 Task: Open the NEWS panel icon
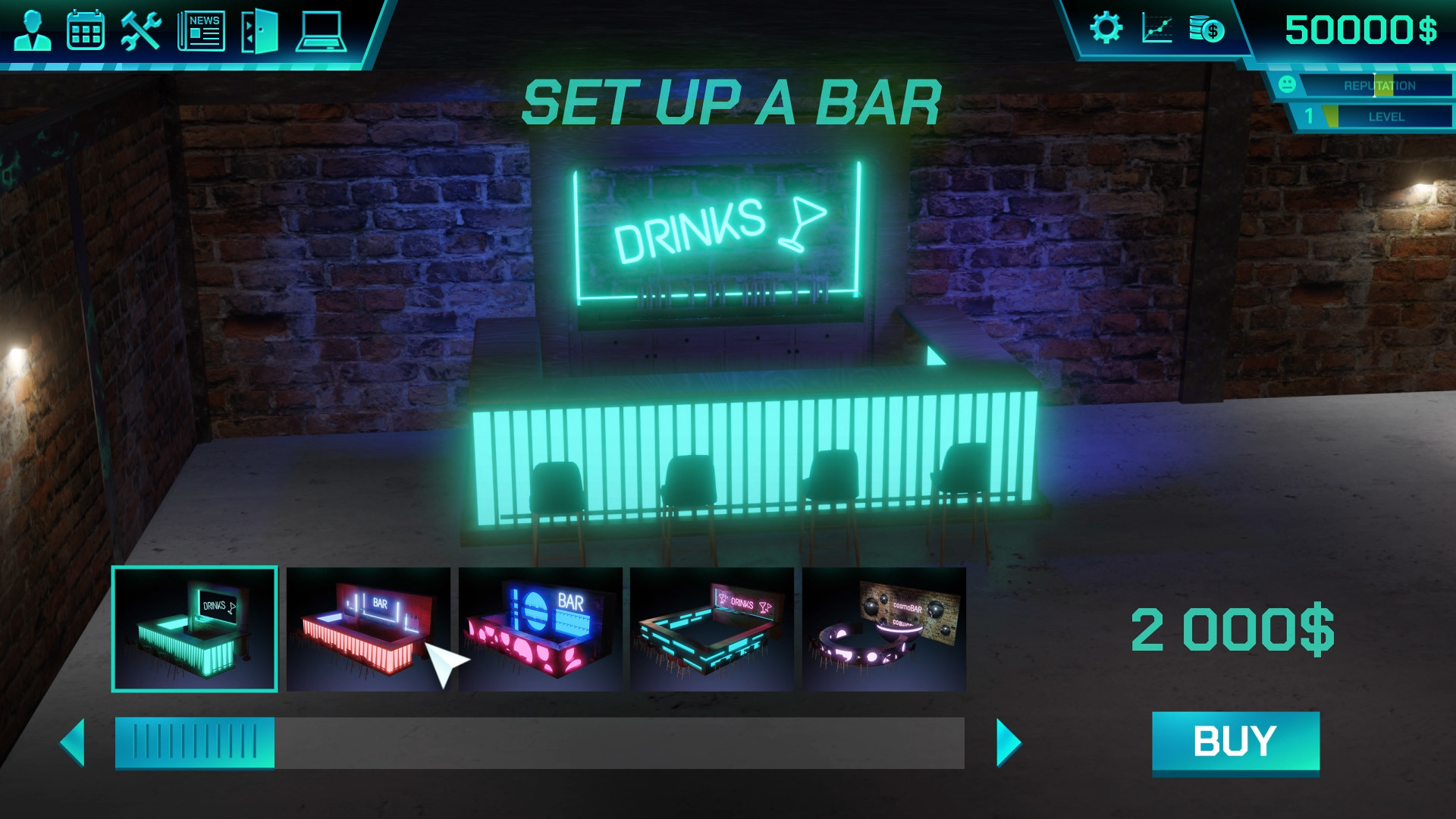click(x=200, y=30)
